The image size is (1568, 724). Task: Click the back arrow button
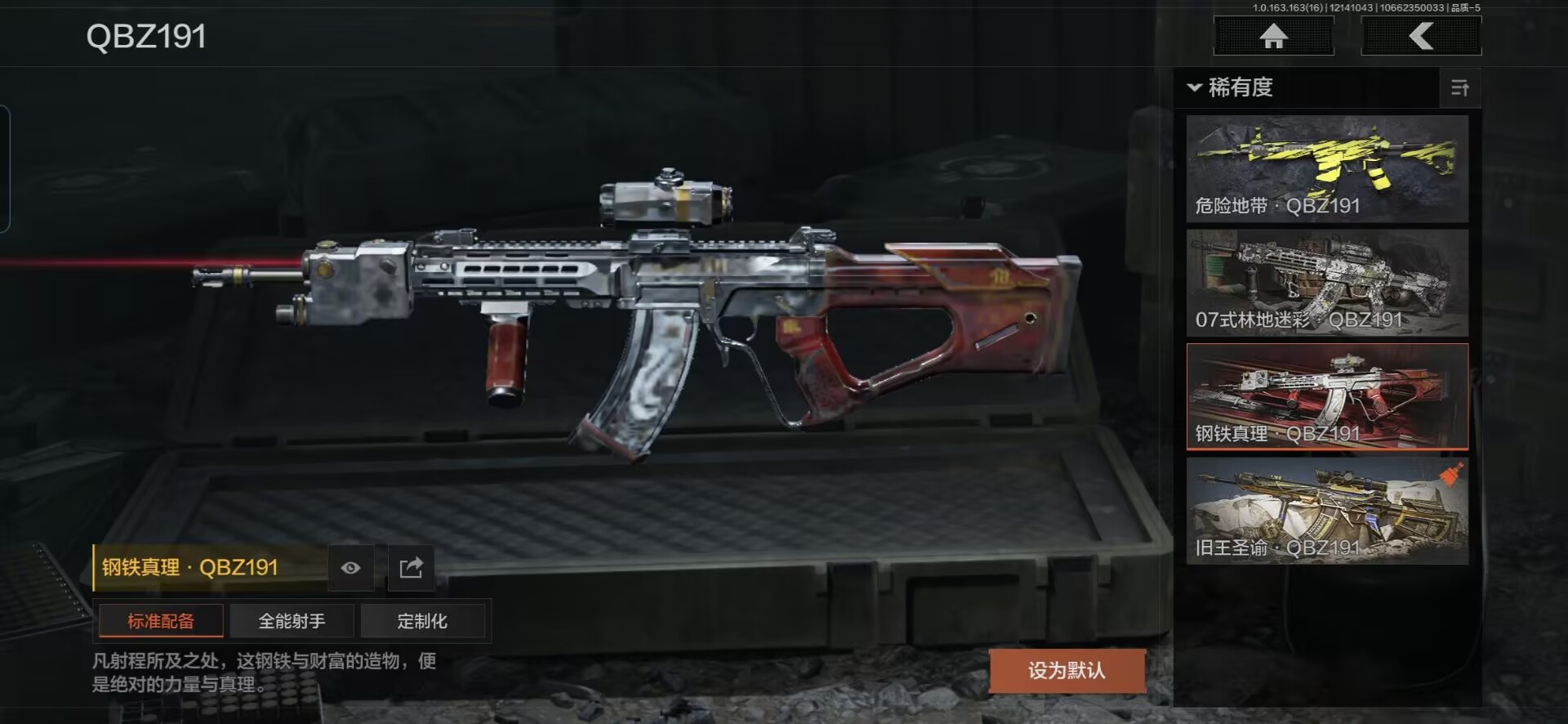point(1421,37)
